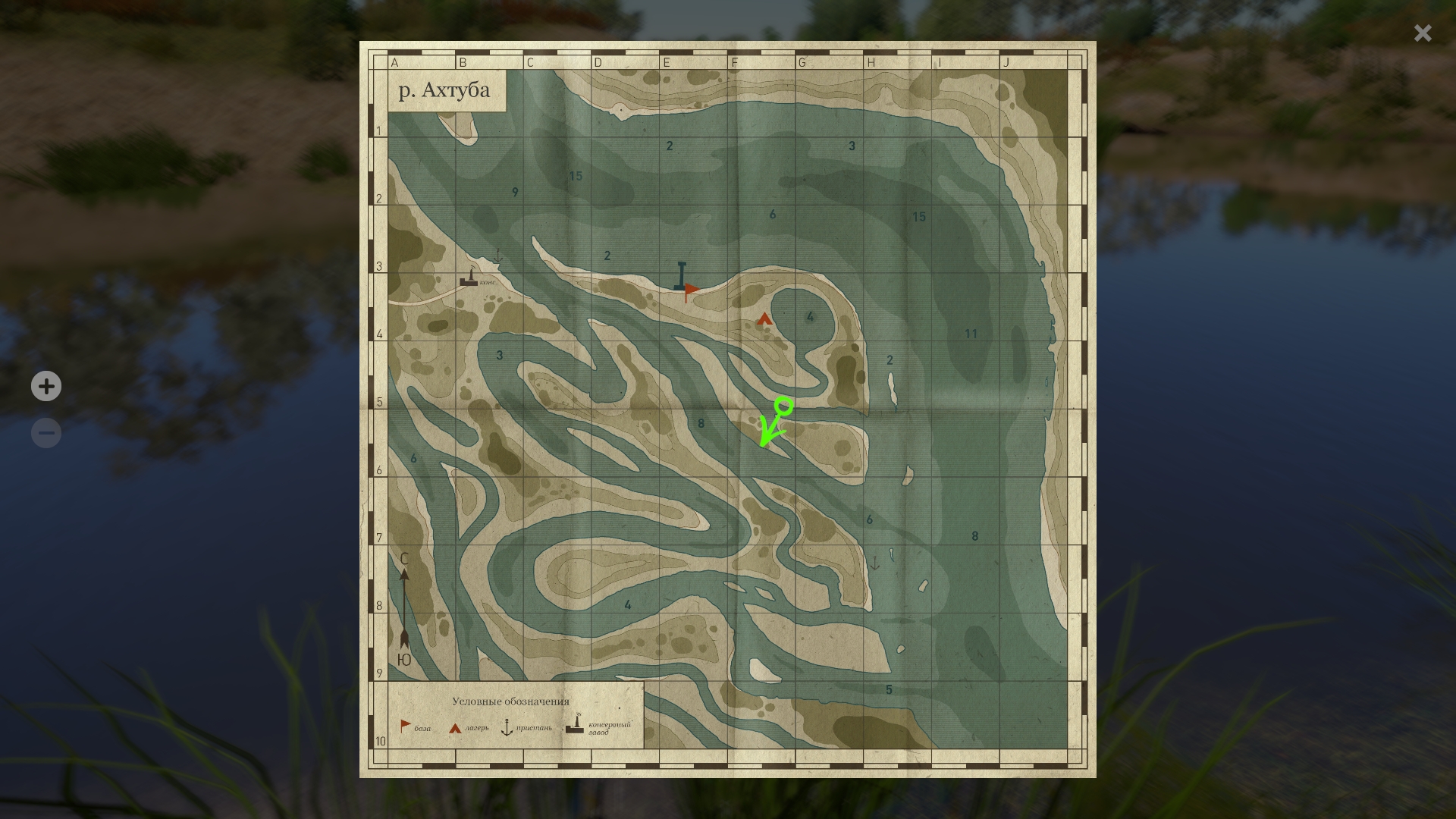Click grid row number 5 on the left ruler

(378, 400)
